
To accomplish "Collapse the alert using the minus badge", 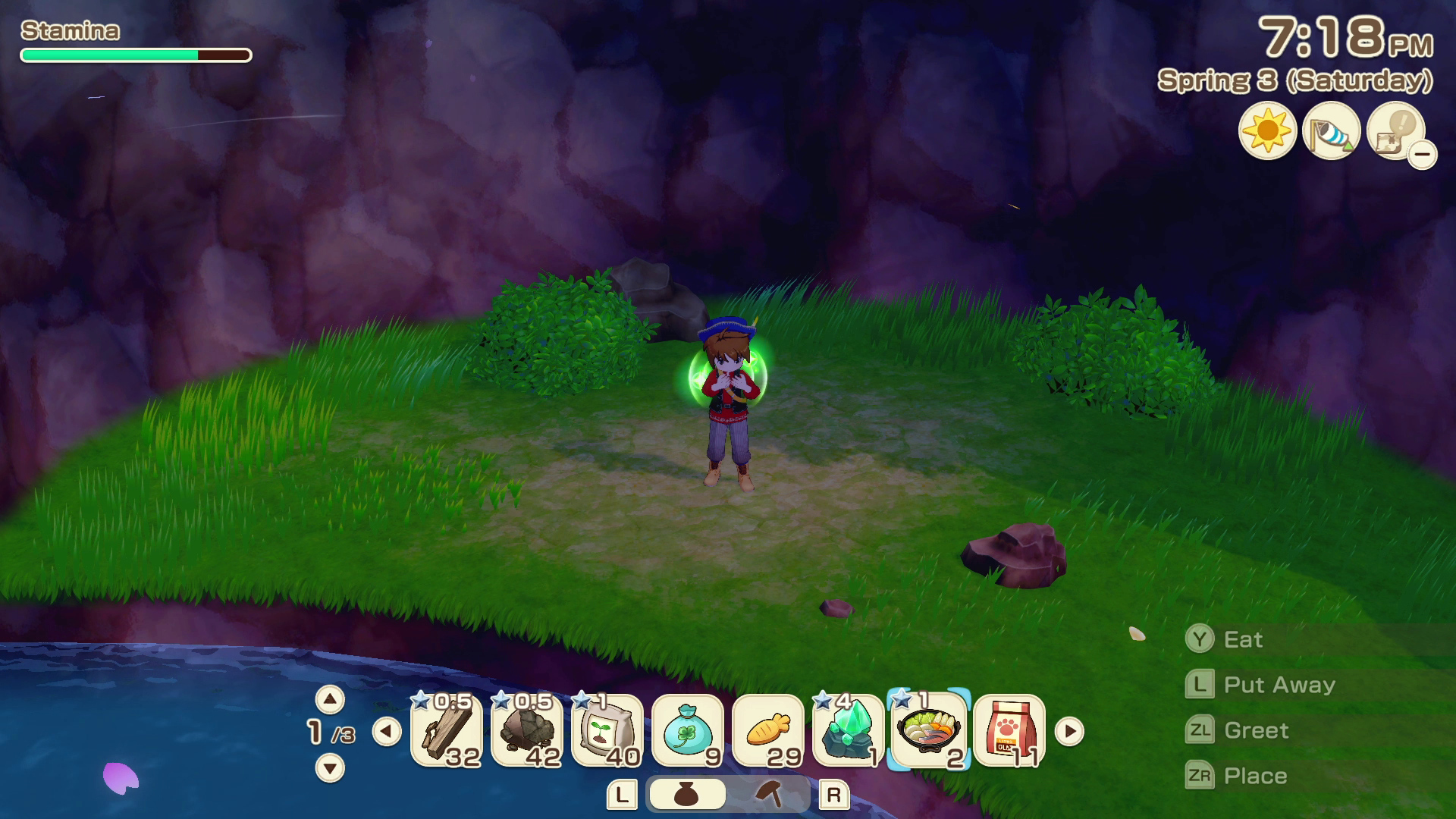I will click(1424, 155).
